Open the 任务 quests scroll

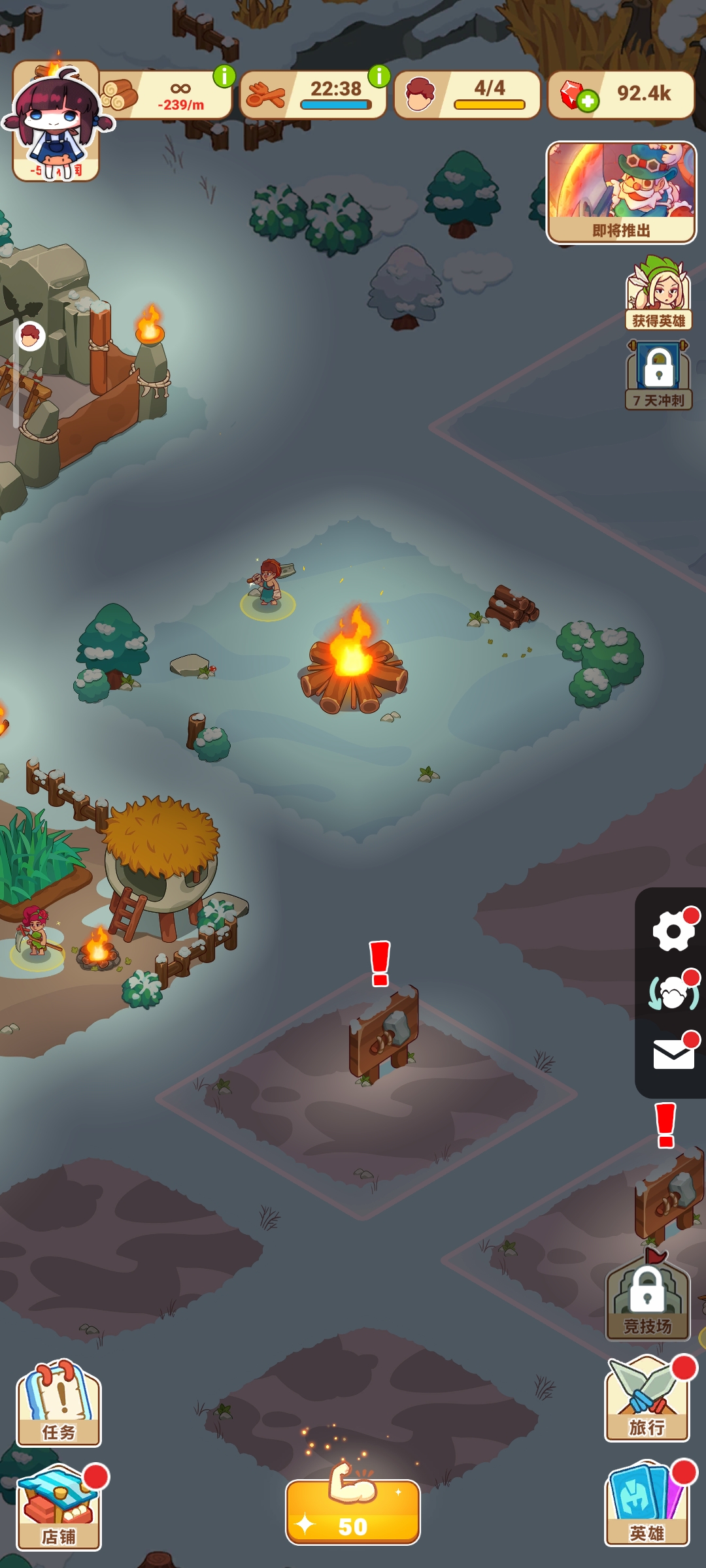pyautogui.click(x=59, y=1405)
